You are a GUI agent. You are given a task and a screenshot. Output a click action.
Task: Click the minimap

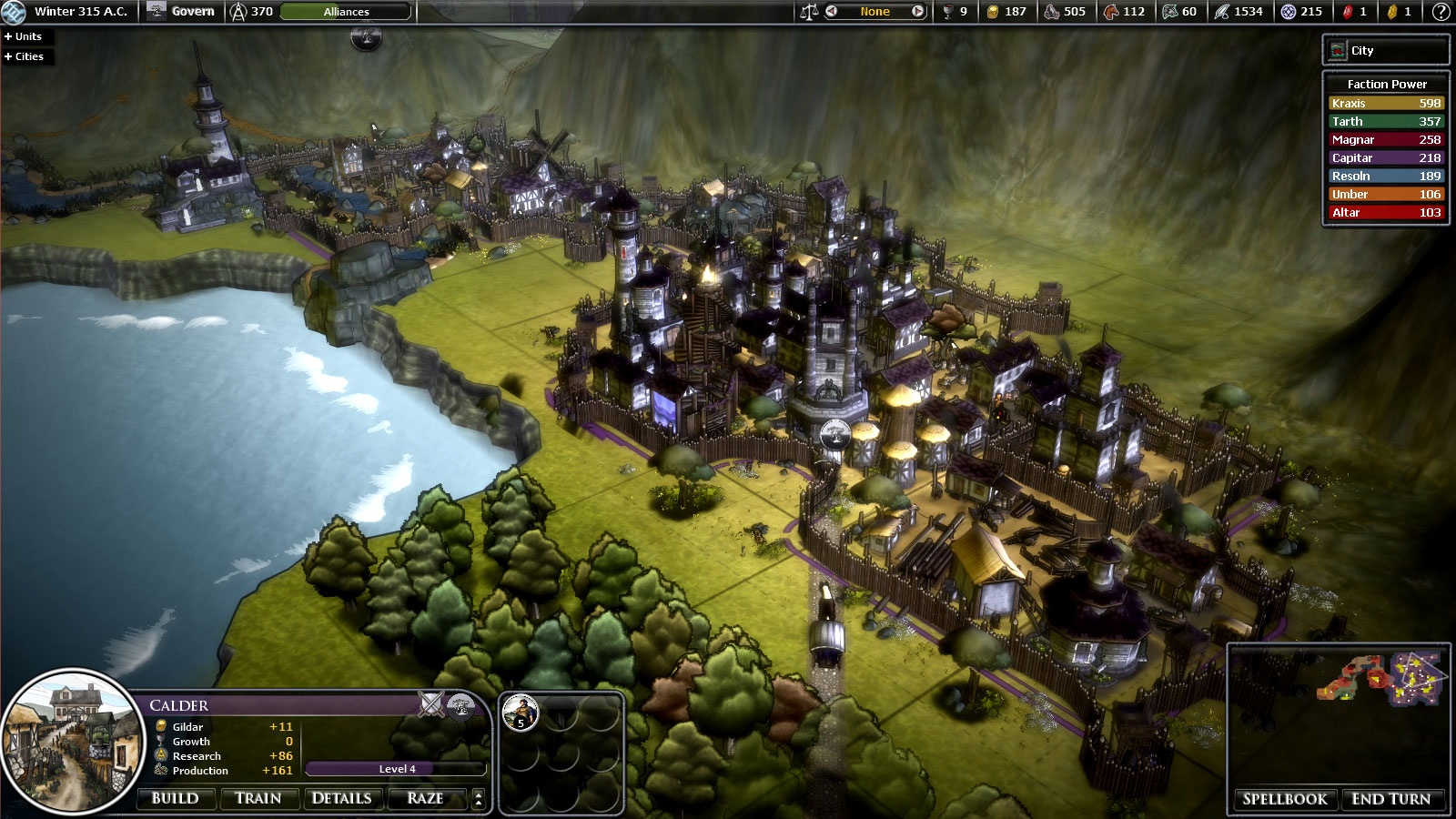1383,681
